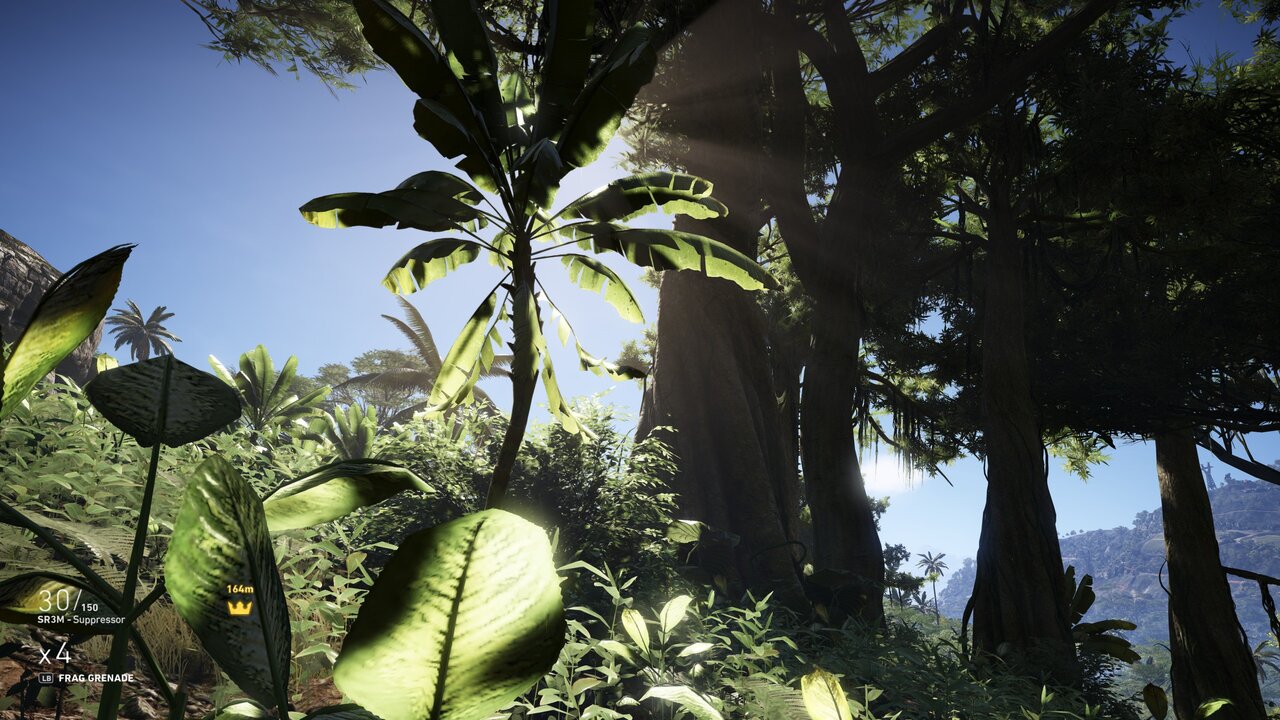Select the SR3M - Suppressor weapon label
Viewport: 1280px width, 720px height.
[x=80, y=617]
